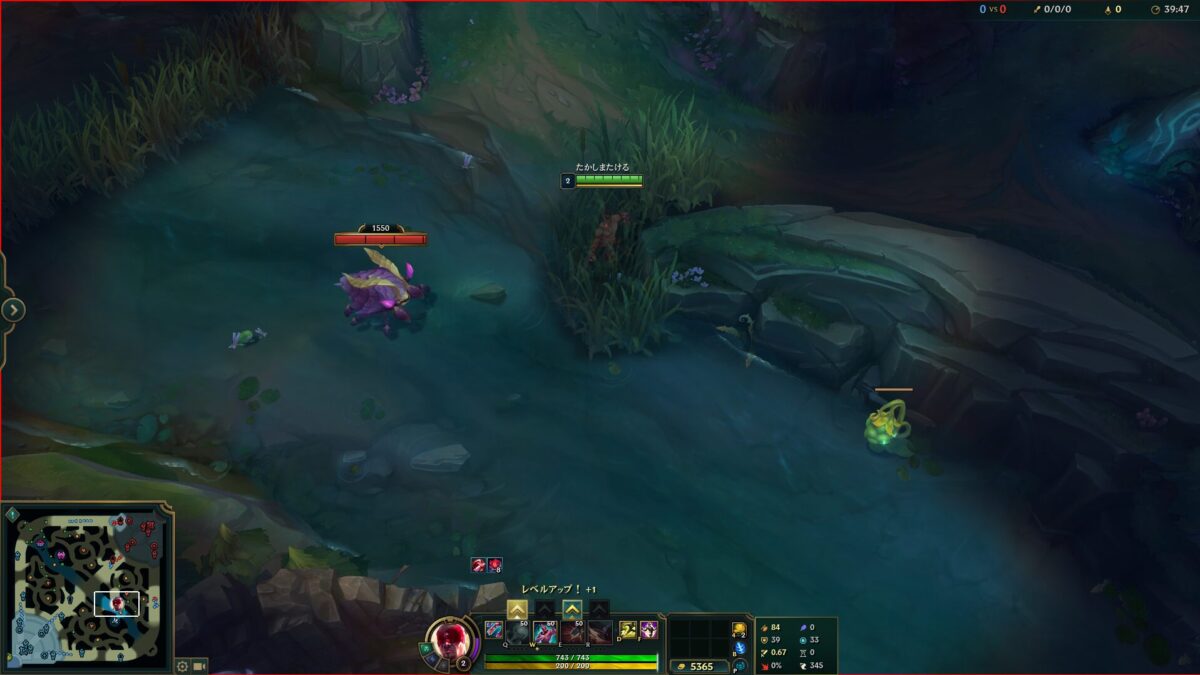Expand the left side panel arrow
Viewport: 1200px width, 675px height.
[x=12, y=310]
